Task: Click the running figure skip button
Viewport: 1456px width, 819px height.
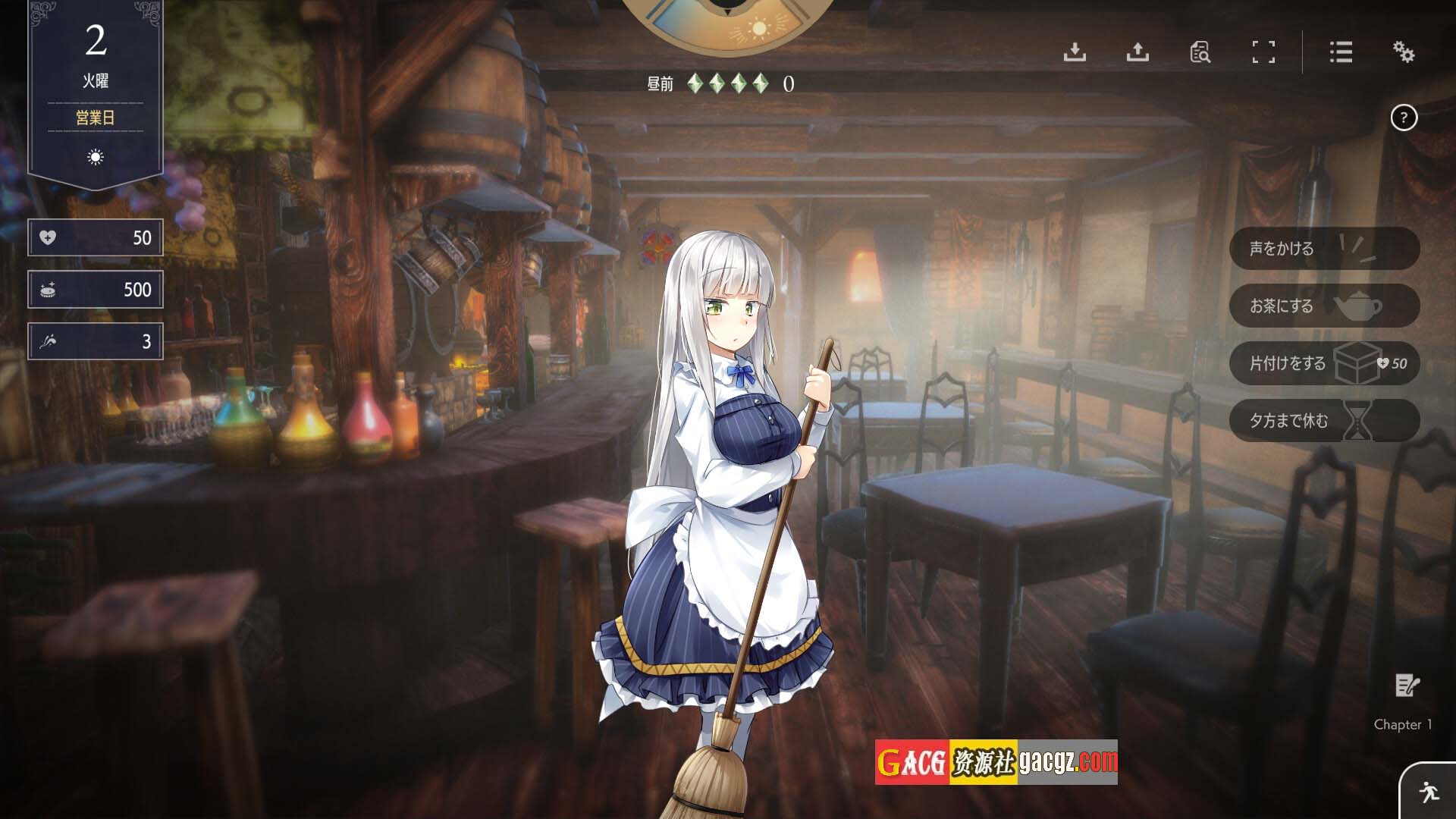Action: pos(1429,792)
